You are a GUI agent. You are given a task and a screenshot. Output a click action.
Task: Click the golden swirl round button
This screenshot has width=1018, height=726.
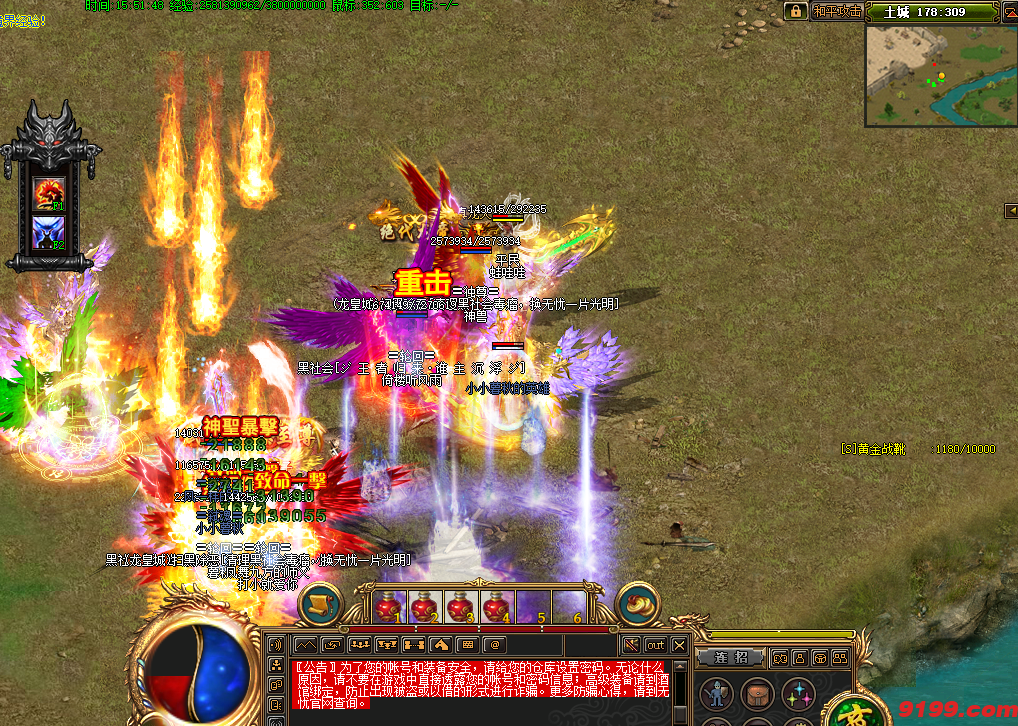pos(637,604)
